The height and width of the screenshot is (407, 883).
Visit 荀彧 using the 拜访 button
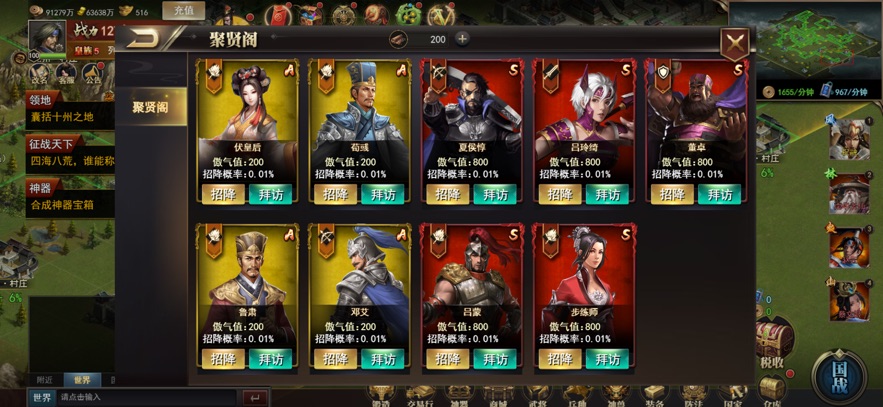point(383,194)
